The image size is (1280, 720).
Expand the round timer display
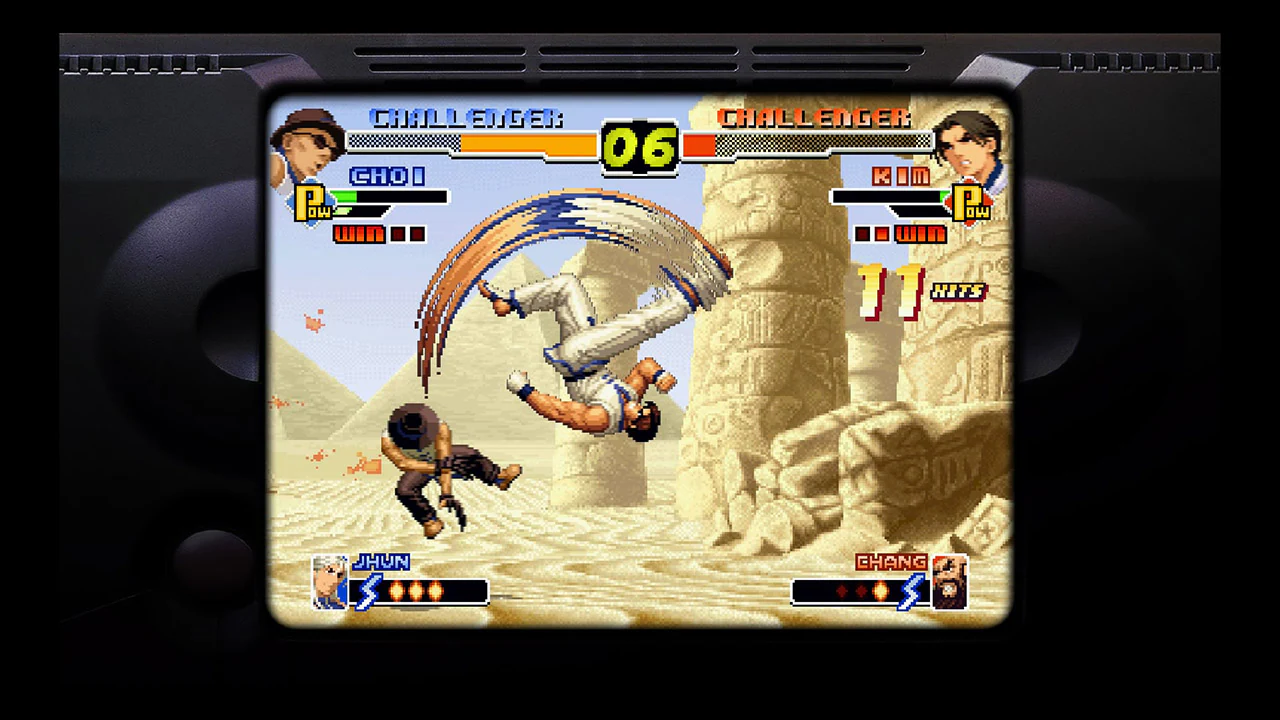(x=639, y=148)
